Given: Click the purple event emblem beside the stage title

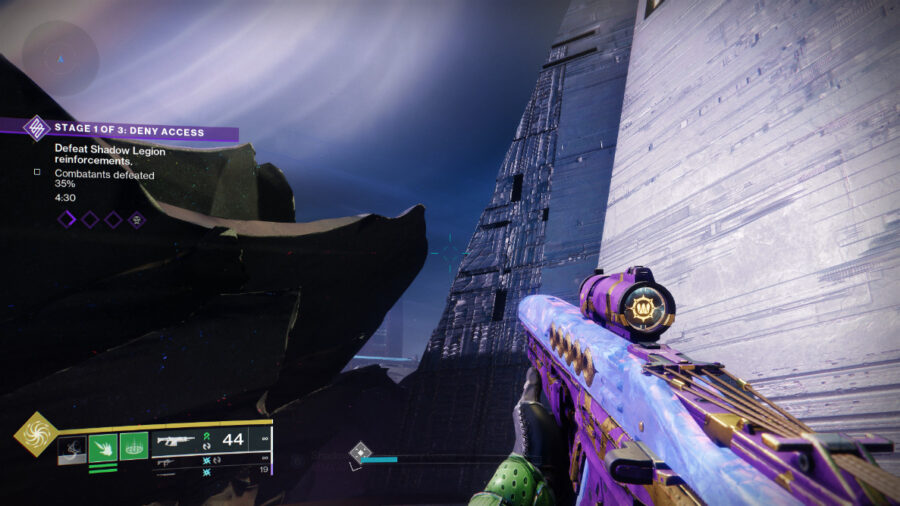Looking at the screenshot, I should click(37, 128).
